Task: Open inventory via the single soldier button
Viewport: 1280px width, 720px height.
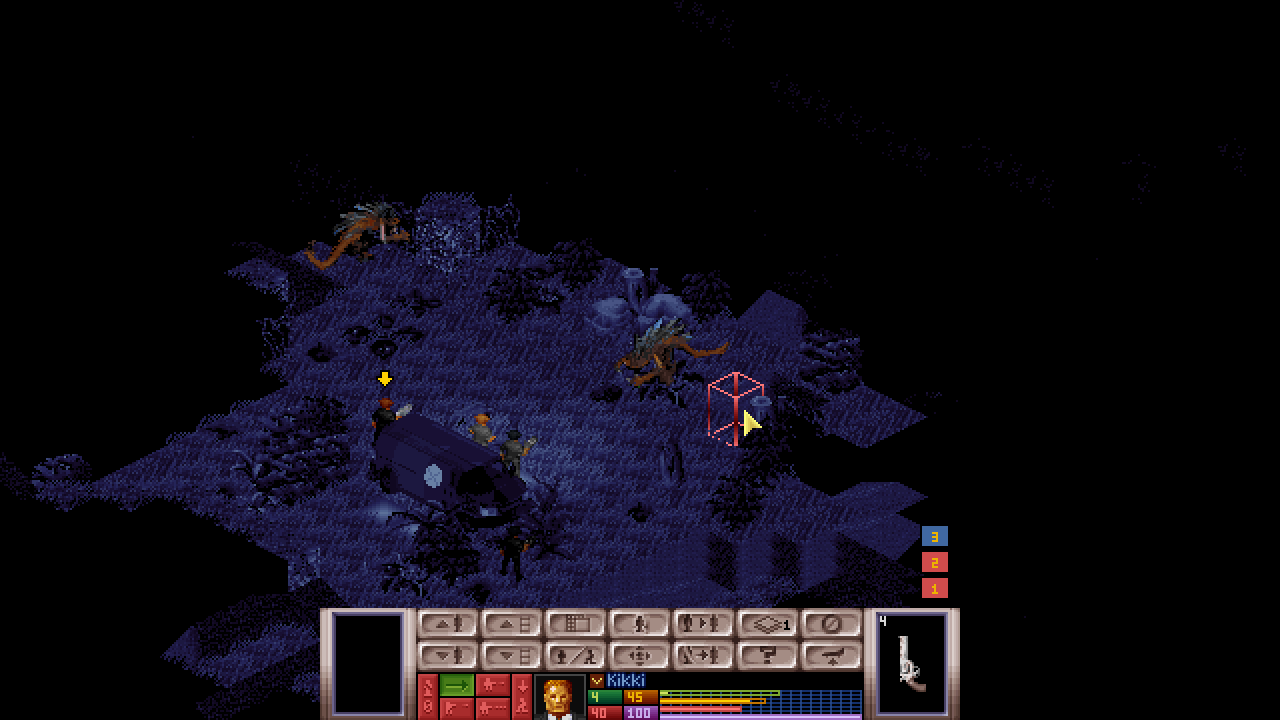Action: point(639,625)
